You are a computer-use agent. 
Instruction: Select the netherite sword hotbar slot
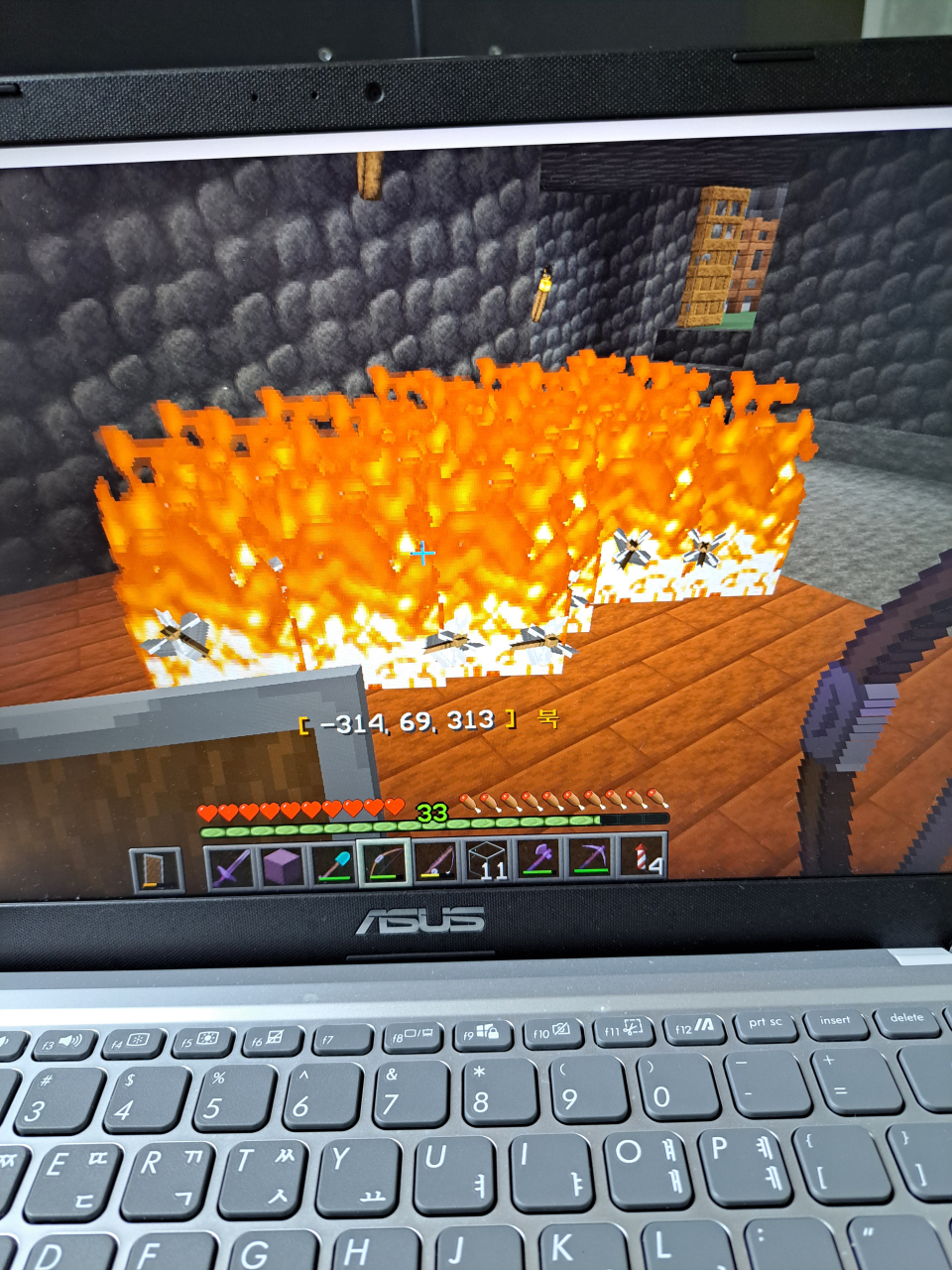click(230, 867)
